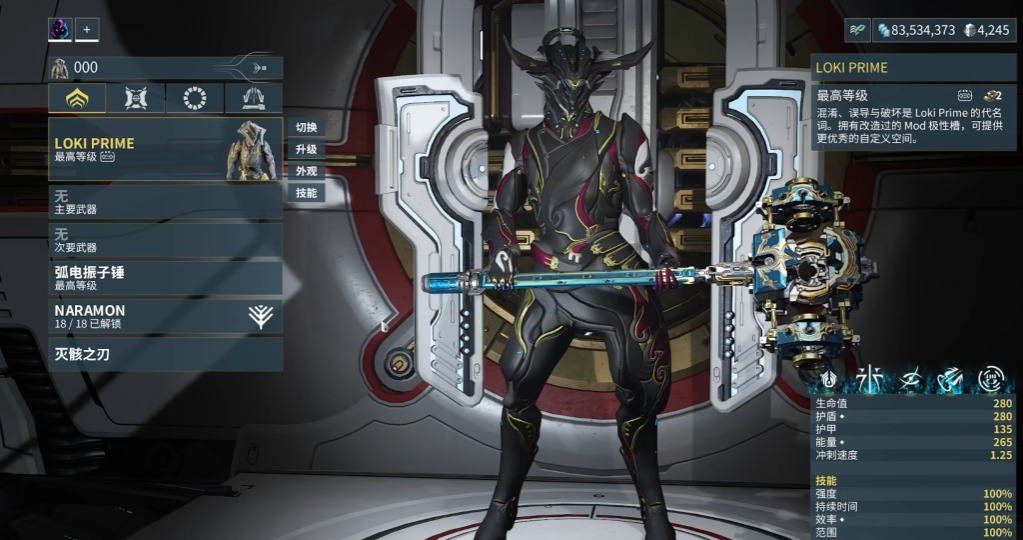Screen dimensions: 1023x540
Task: Select the Loki Prime warframe slot
Action: 165,149
